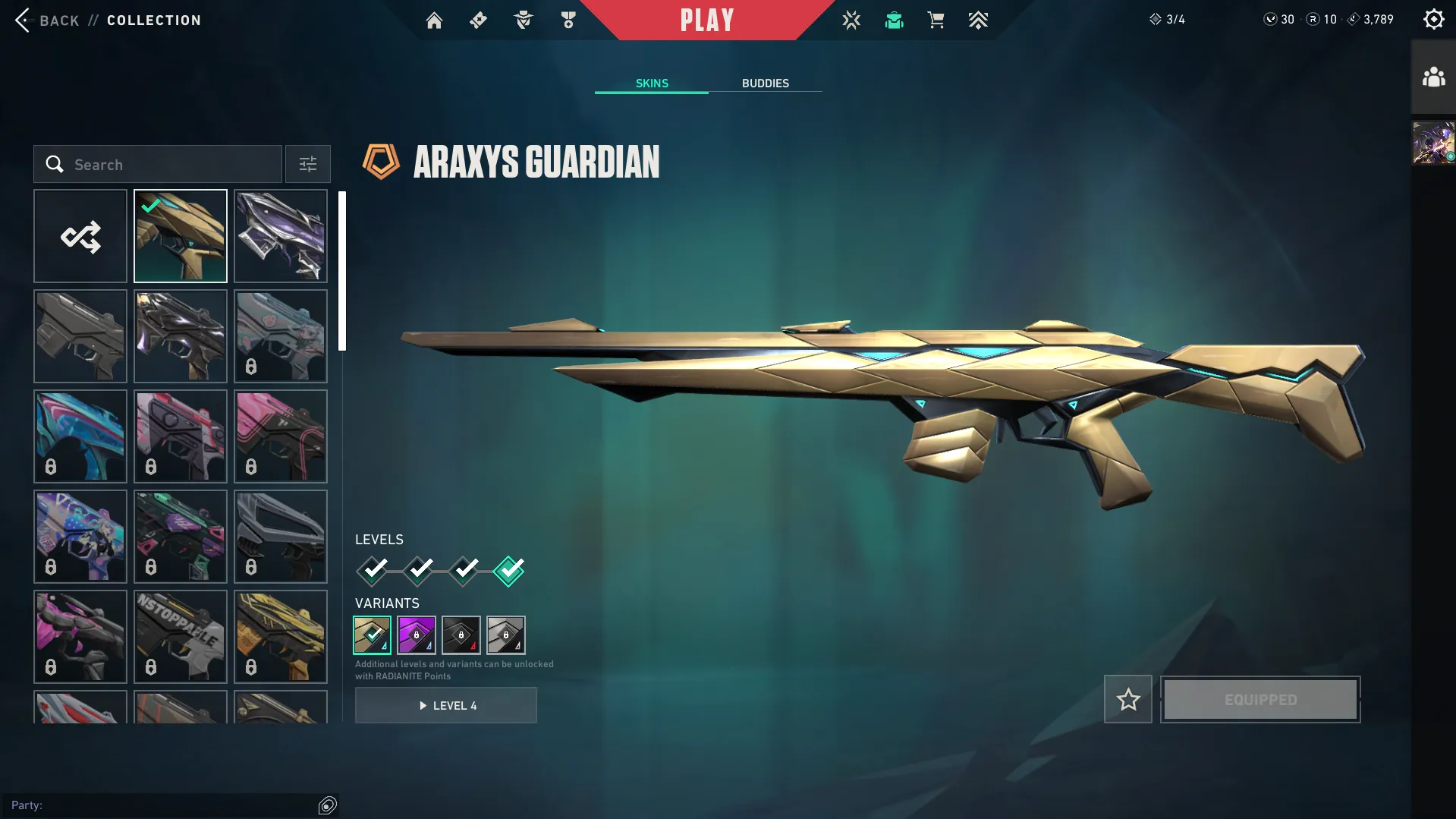Switch to the BUDDIES tab
Viewport: 1456px width, 819px height.
tap(766, 83)
